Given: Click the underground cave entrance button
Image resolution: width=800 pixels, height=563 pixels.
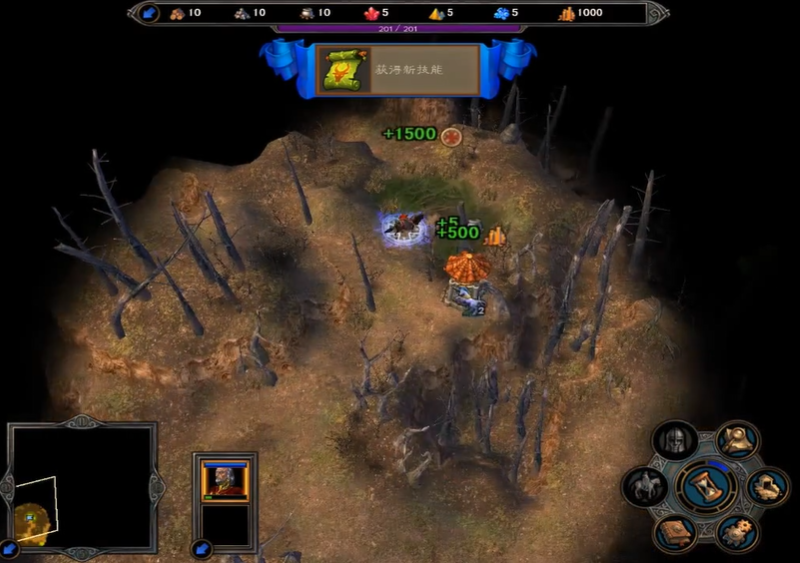Looking at the screenshot, I should [768, 487].
